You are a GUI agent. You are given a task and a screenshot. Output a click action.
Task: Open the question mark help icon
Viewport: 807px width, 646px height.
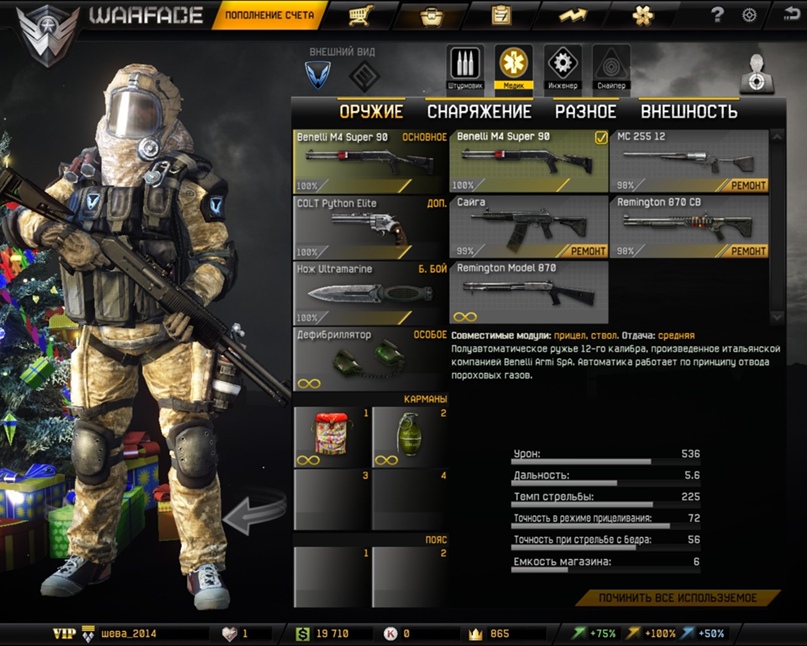(717, 15)
